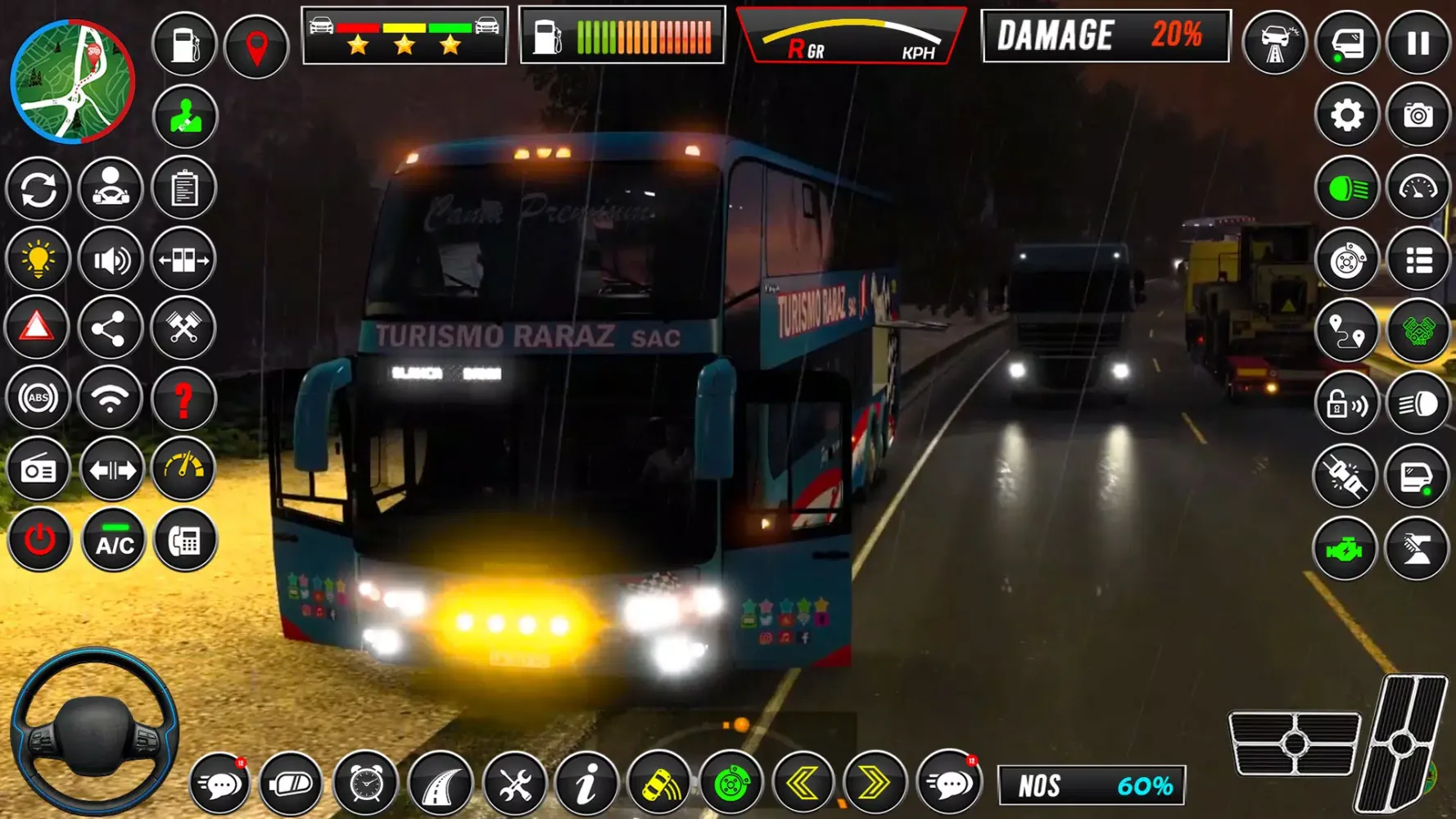Image resolution: width=1456 pixels, height=819 pixels.
Task: Toggle the hazard warning triangle
Action: [38, 326]
